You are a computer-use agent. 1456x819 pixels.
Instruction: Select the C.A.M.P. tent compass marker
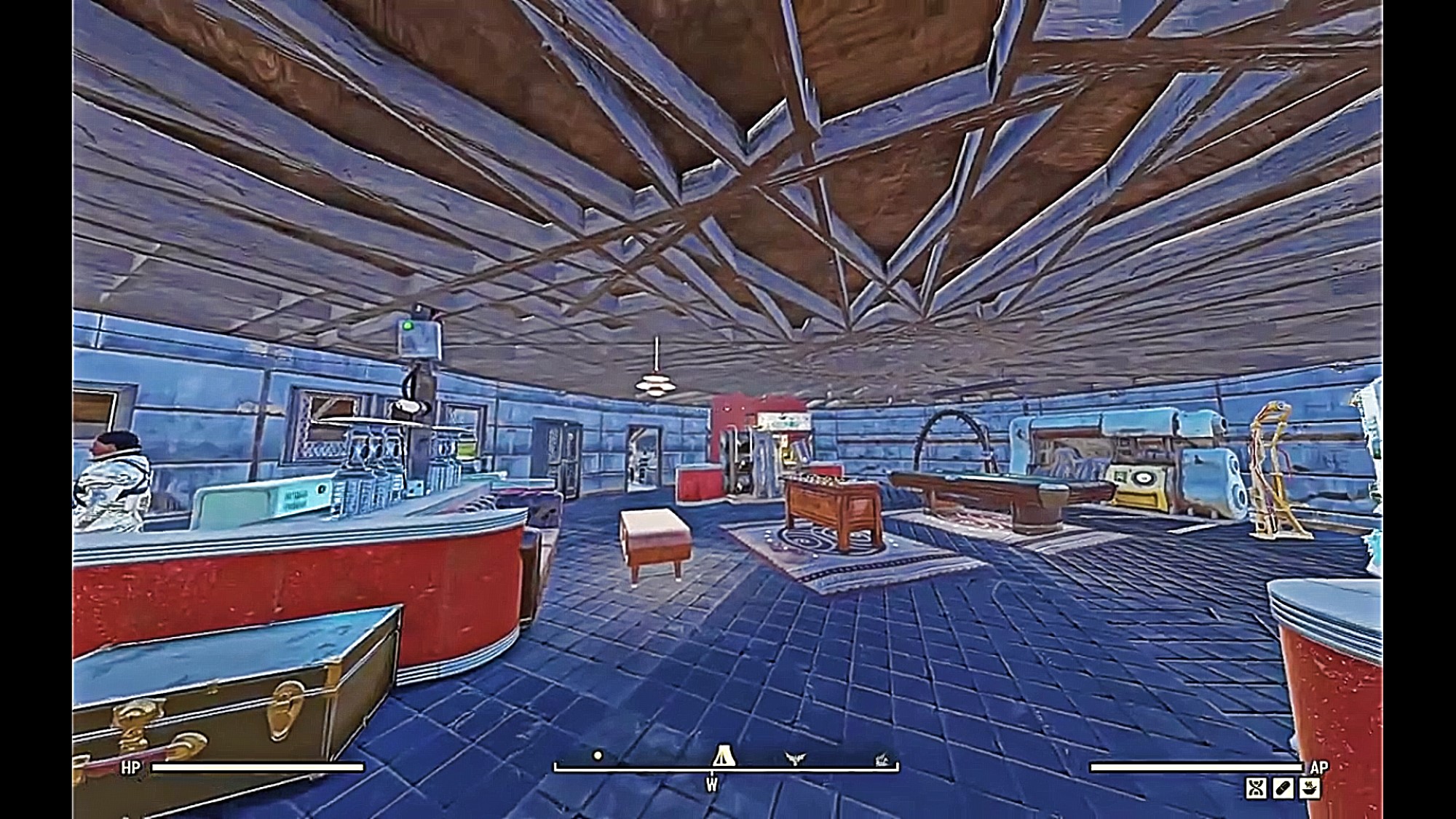click(x=723, y=756)
